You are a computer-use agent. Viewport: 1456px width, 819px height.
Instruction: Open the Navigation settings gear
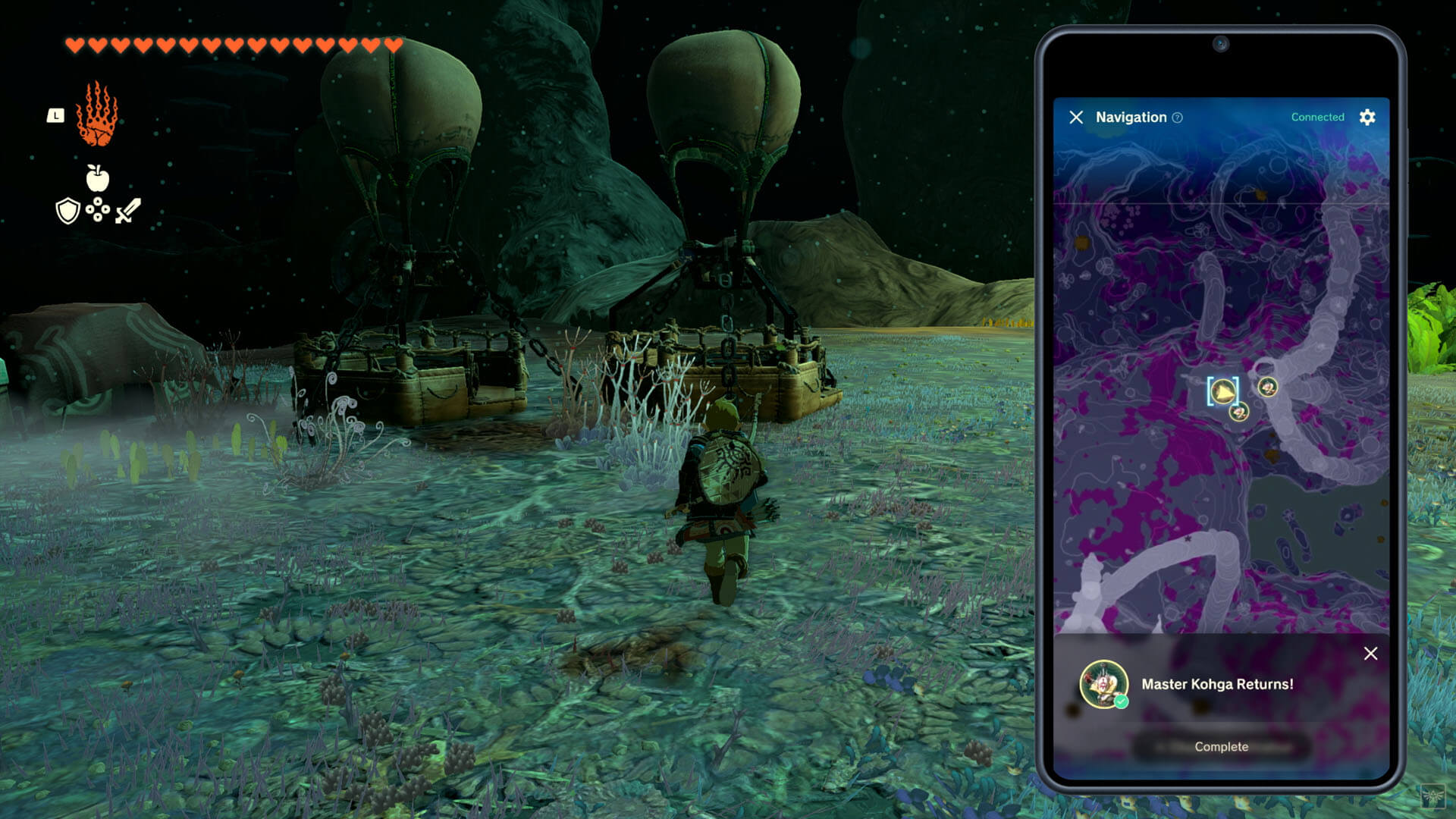pos(1367,117)
